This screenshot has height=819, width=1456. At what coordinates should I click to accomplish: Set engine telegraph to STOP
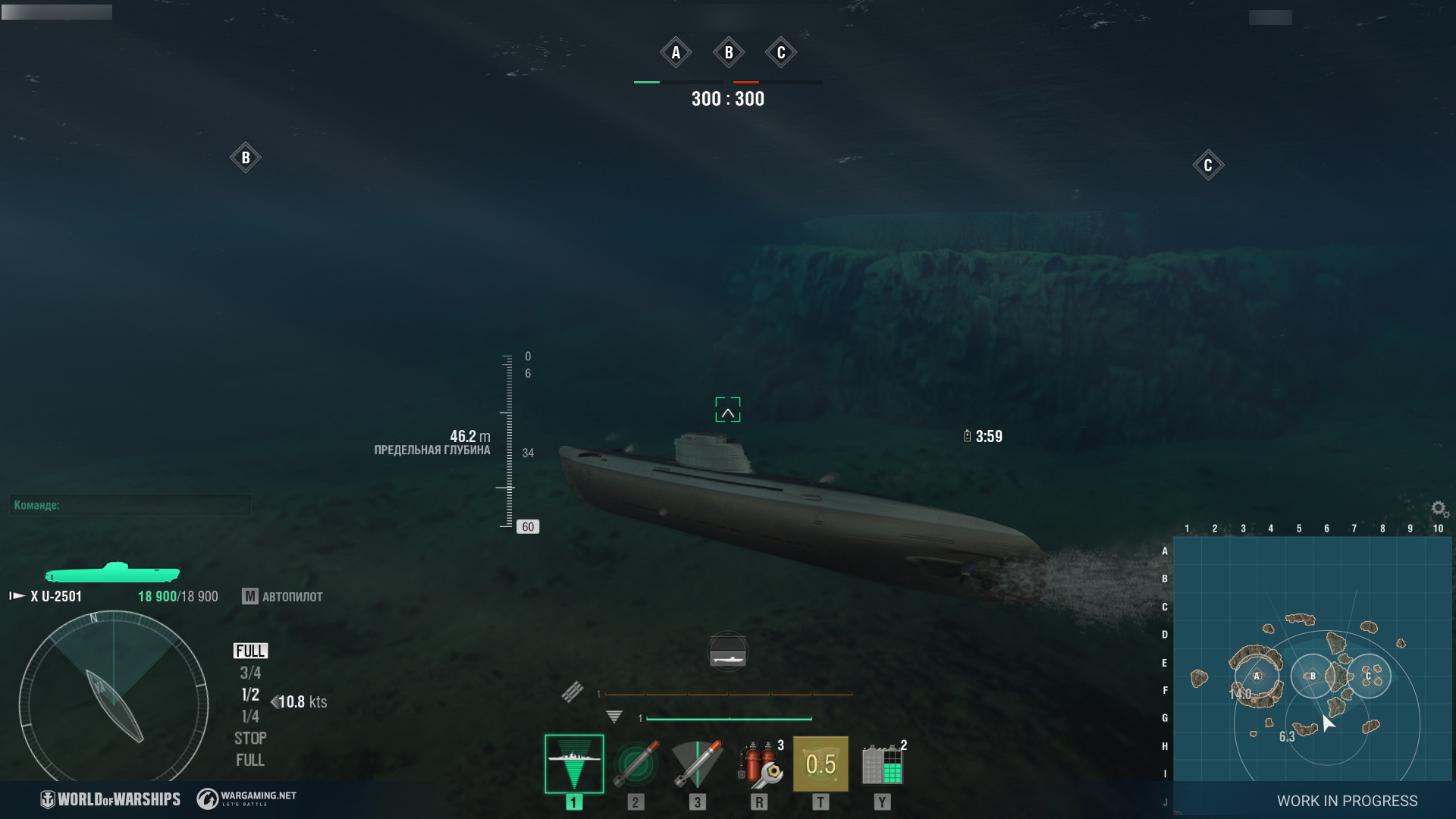(x=250, y=738)
